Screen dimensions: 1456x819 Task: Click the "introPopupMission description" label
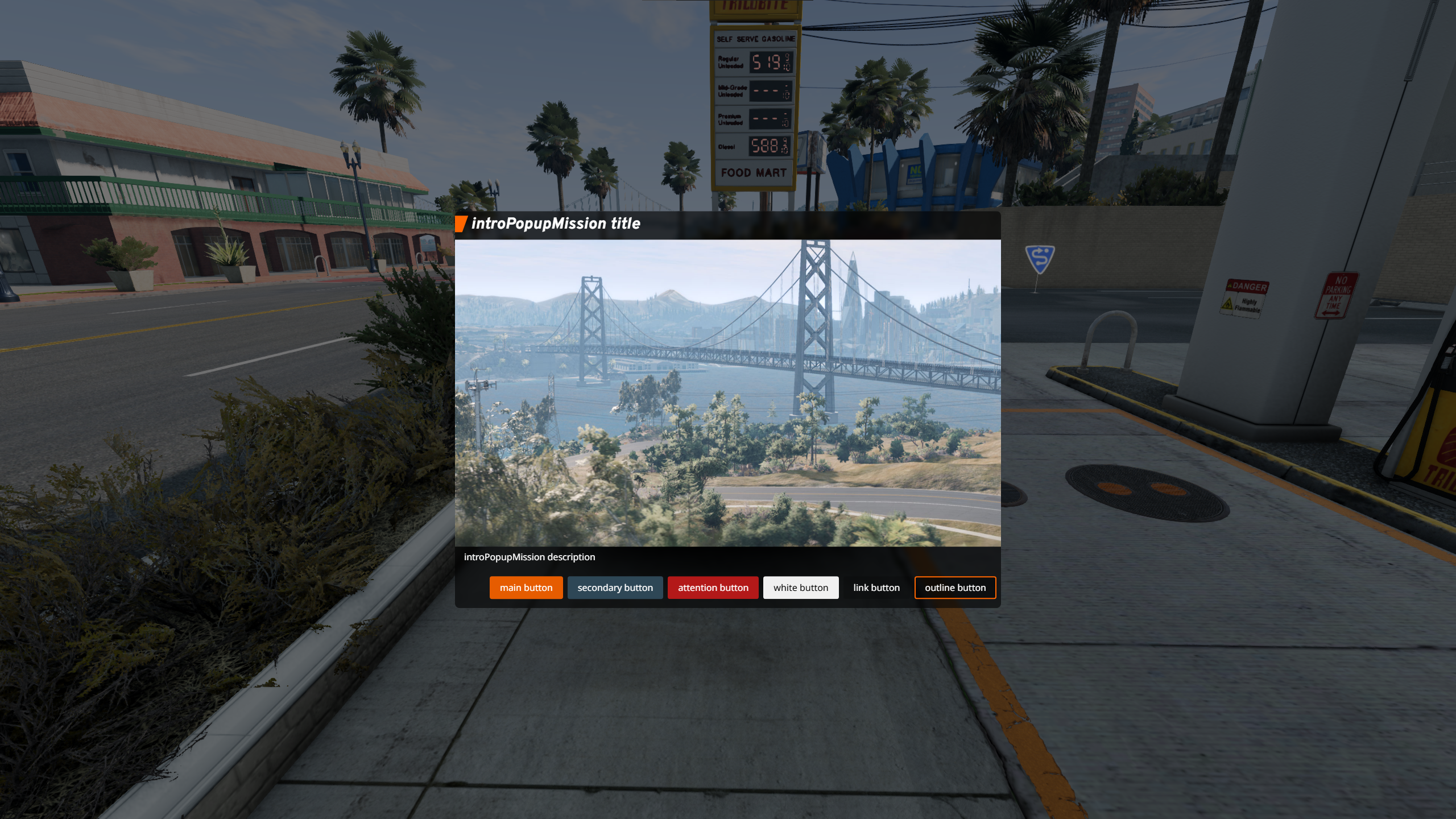(530, 557)
